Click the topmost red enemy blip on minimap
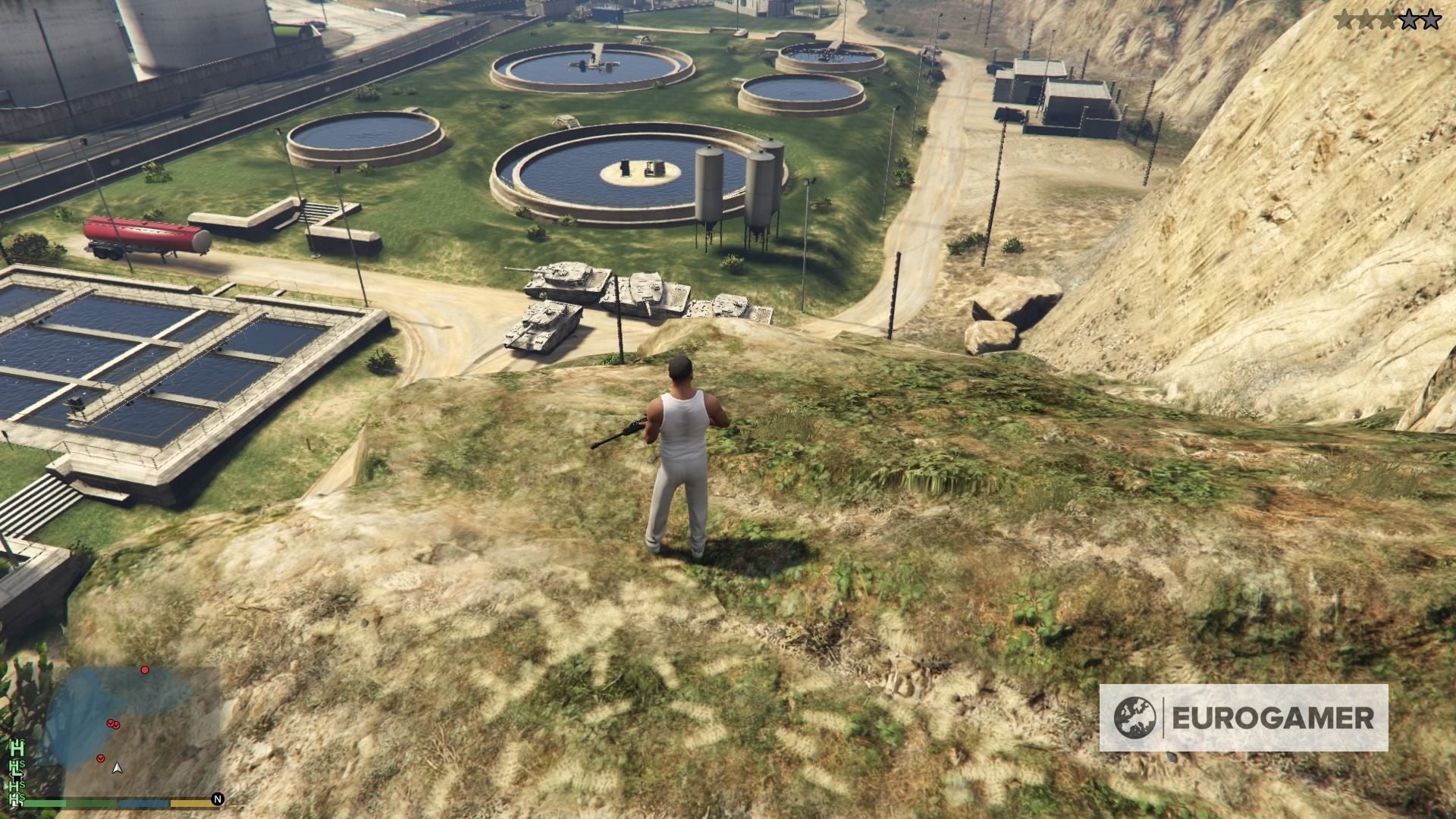This screenshot has width=1456, height=819. tap(144, 670)
